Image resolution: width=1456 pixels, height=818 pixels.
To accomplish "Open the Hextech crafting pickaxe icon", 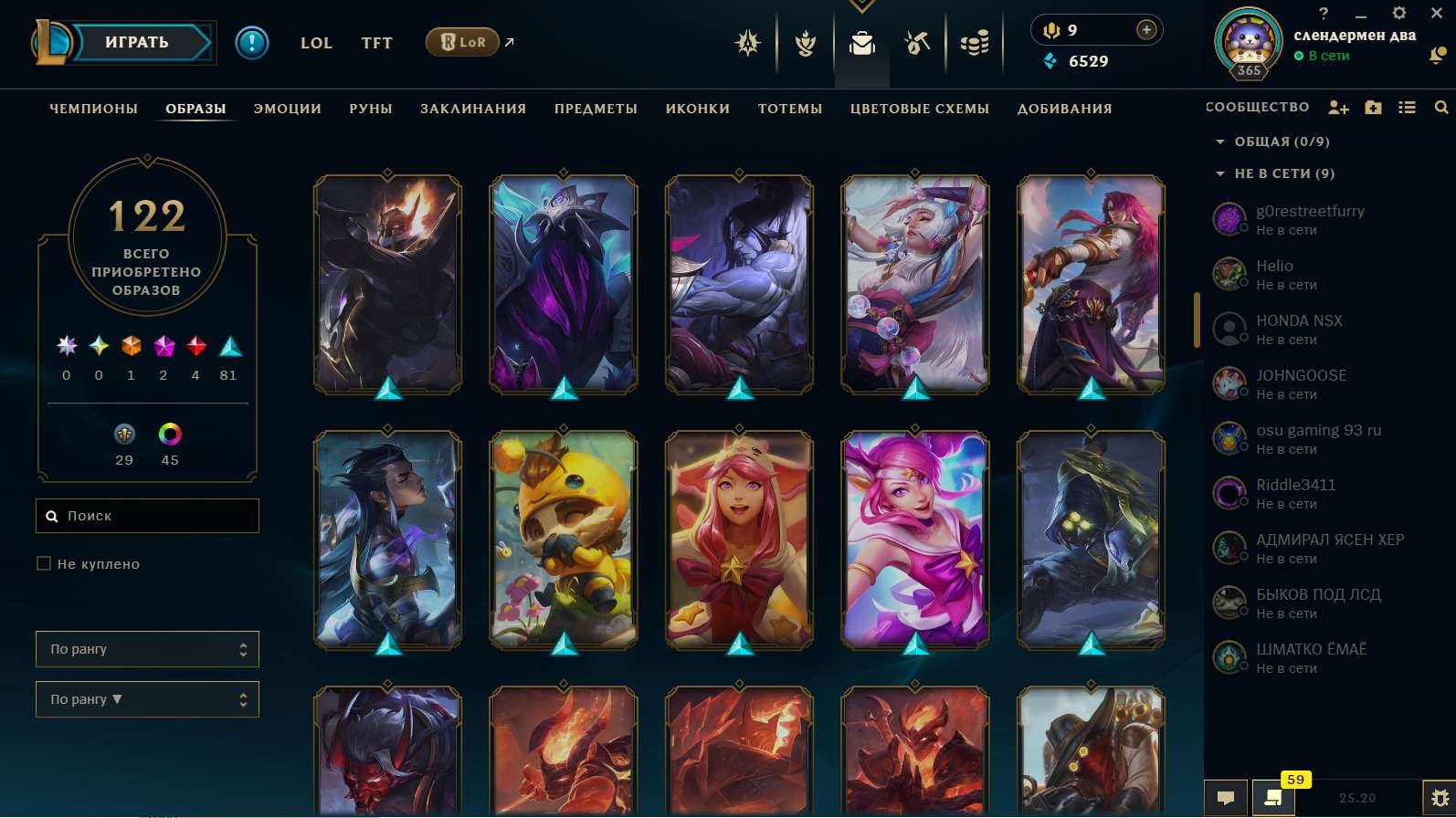I will pos(916,43).
